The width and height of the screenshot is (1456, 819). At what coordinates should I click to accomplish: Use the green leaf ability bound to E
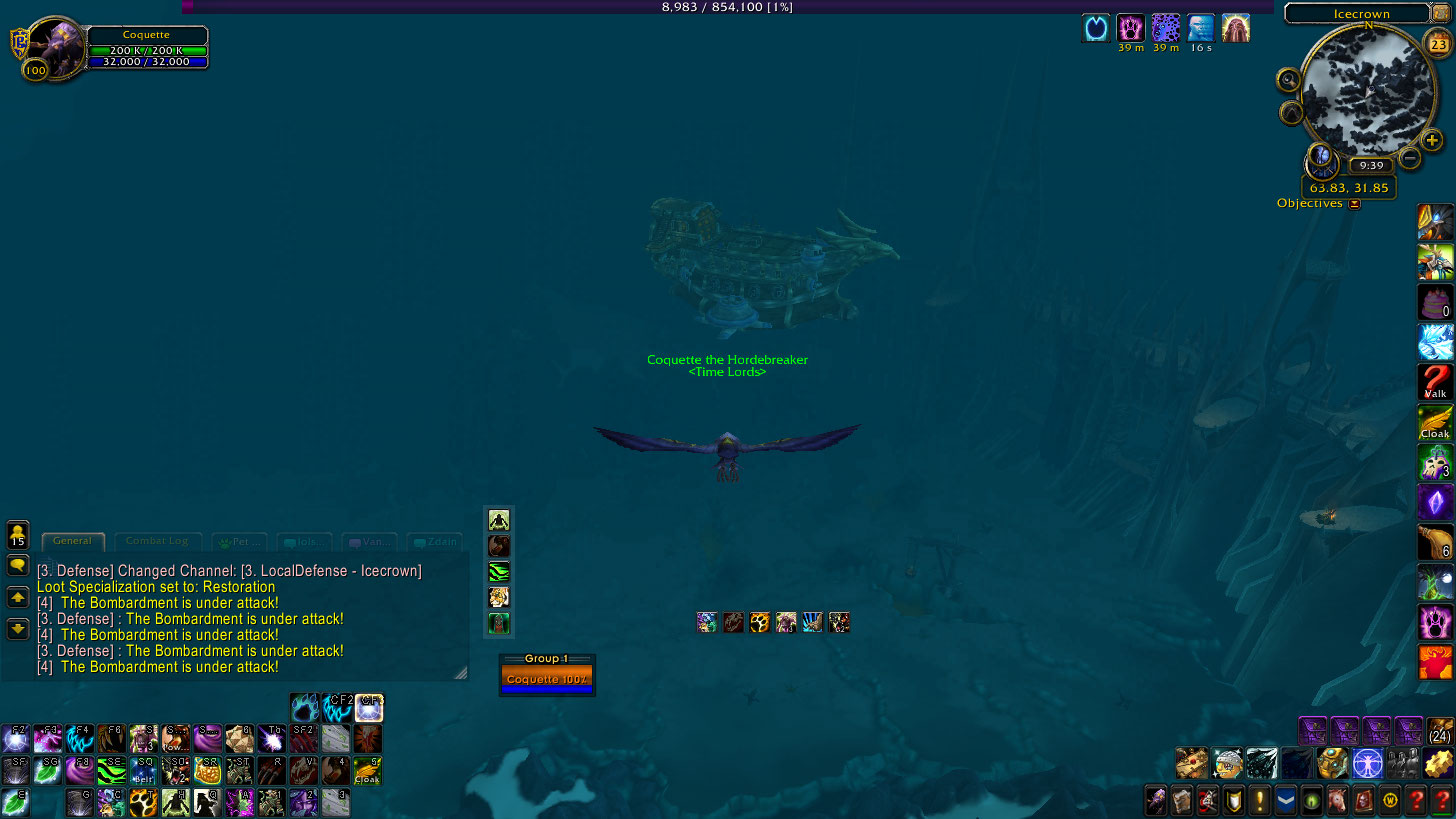(x=15, y=801)
